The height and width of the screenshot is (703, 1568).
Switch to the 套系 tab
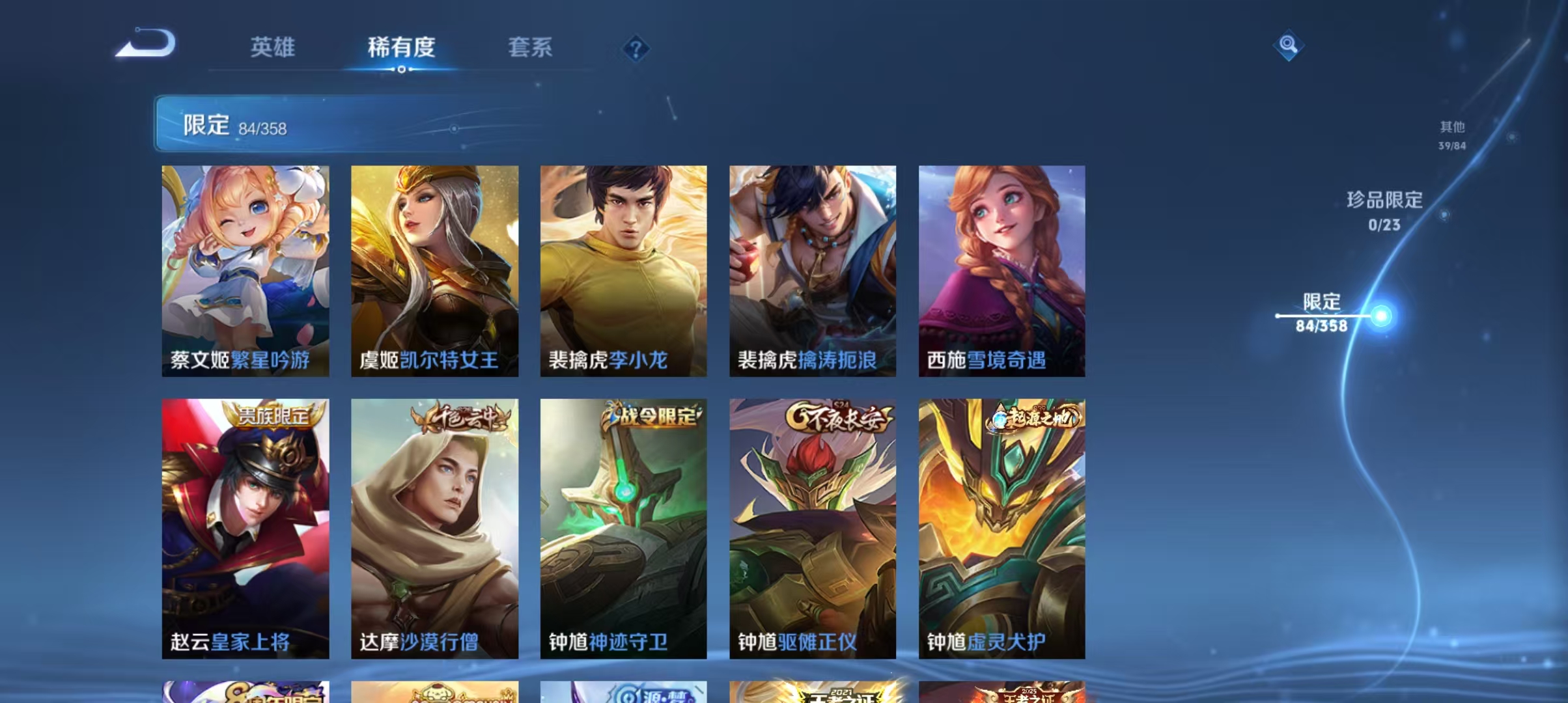click(531, 48)
